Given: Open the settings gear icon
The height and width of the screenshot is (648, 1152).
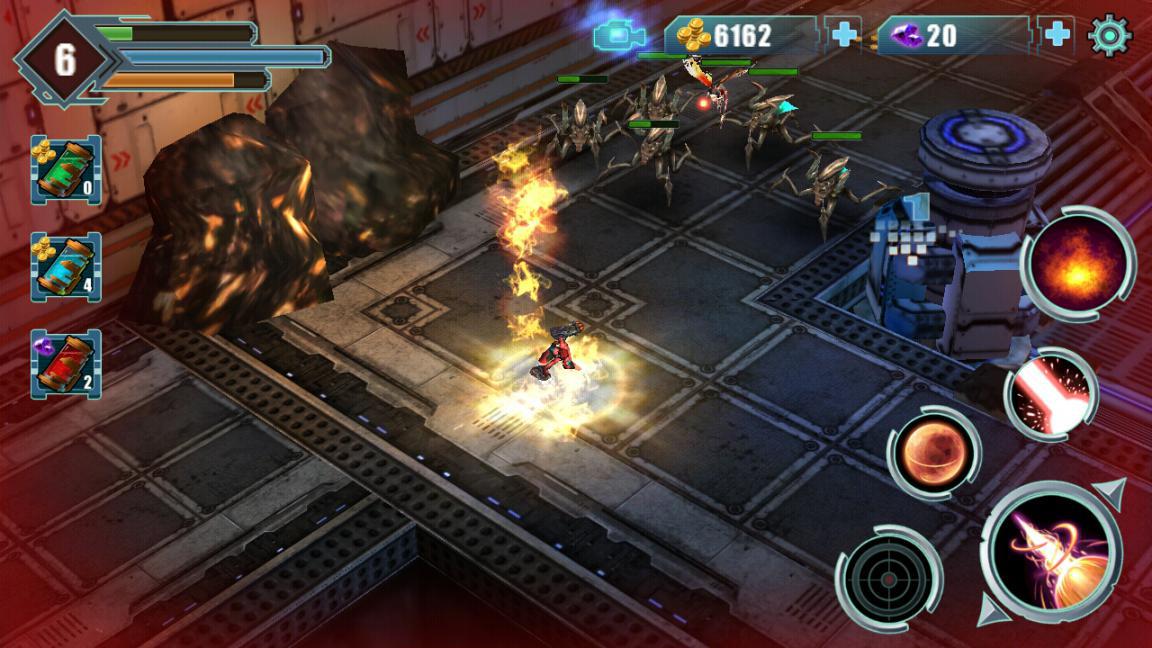Looking at the screenshot, I should tap(1109, 36).
